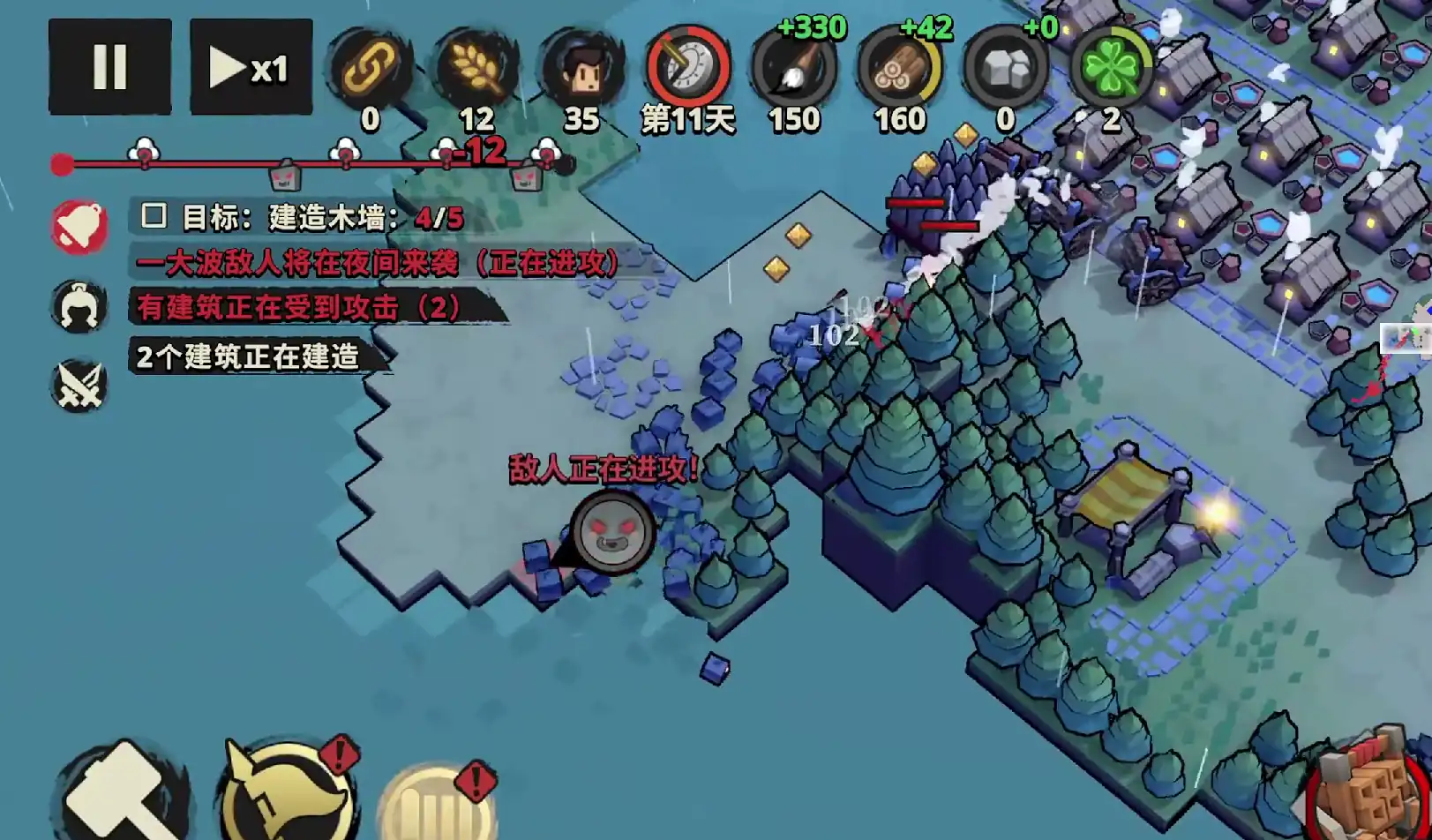The image size is (1432, 840).
Task: Click the enemy marker on the day progress bar
Action: coord(287,175)
